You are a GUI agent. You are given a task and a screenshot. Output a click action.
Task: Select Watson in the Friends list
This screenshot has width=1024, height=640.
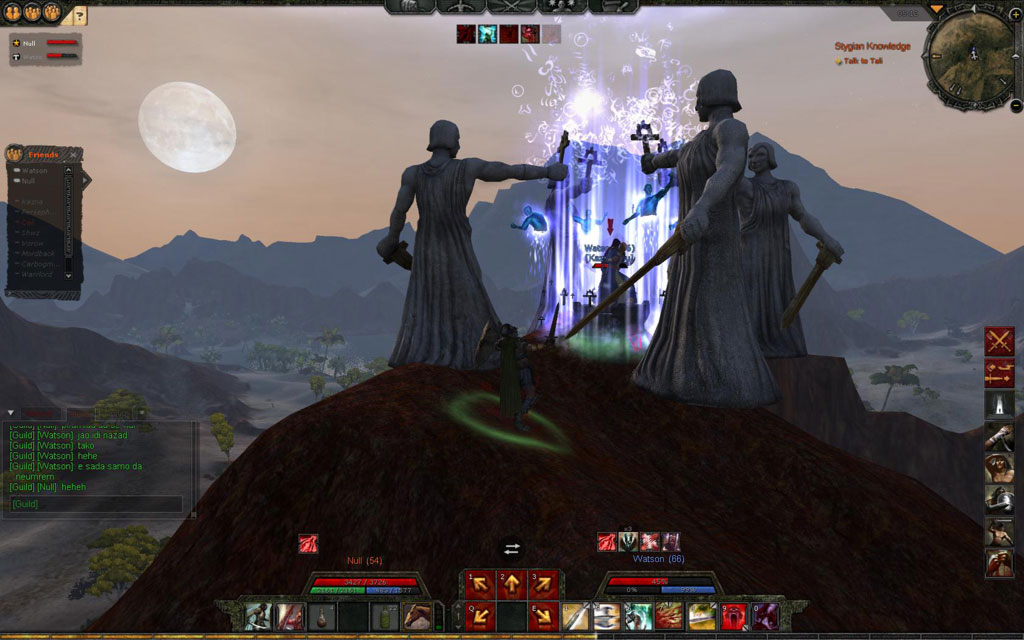35,171
